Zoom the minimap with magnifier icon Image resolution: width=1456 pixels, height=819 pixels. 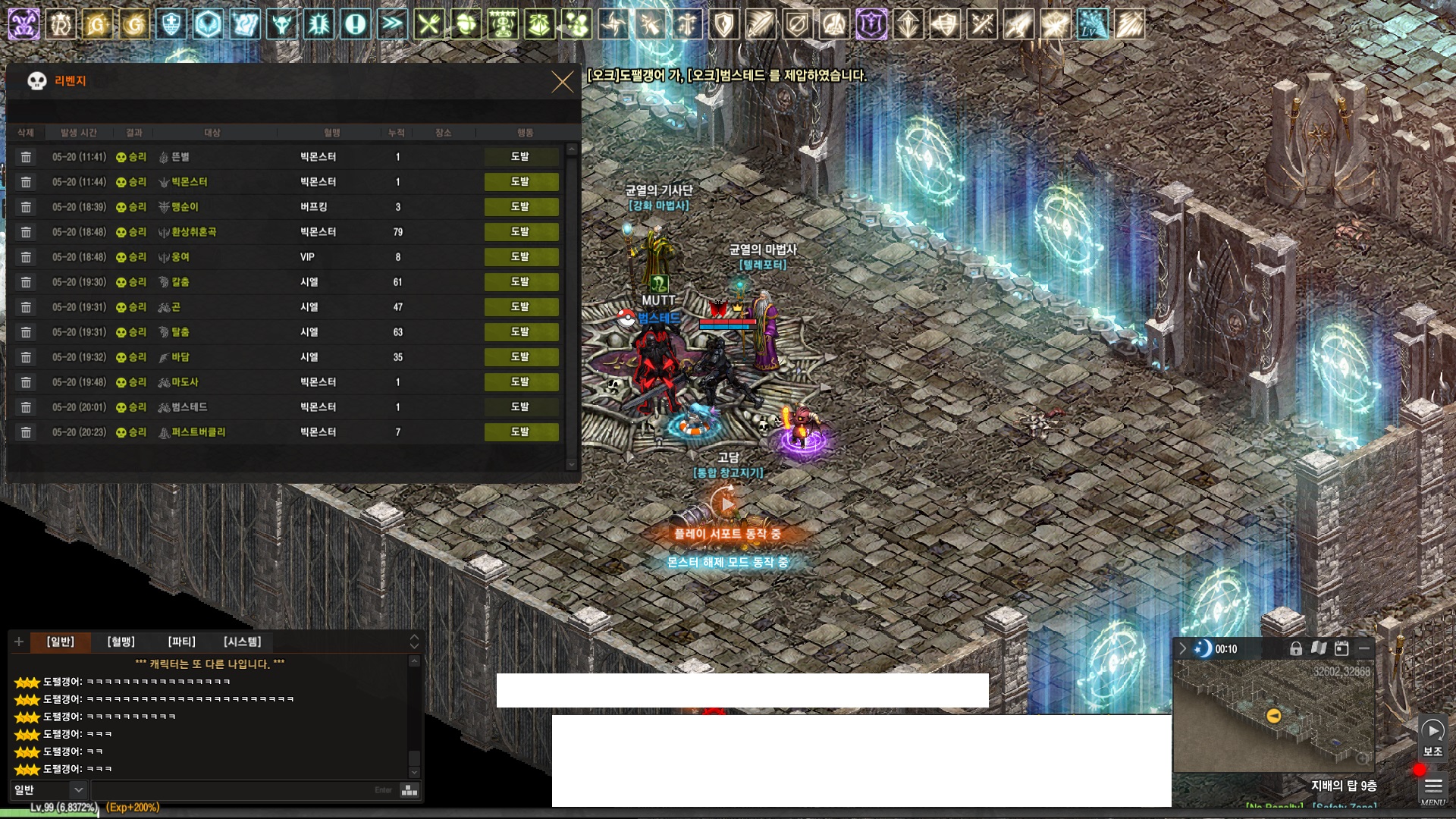[1363, 758]
